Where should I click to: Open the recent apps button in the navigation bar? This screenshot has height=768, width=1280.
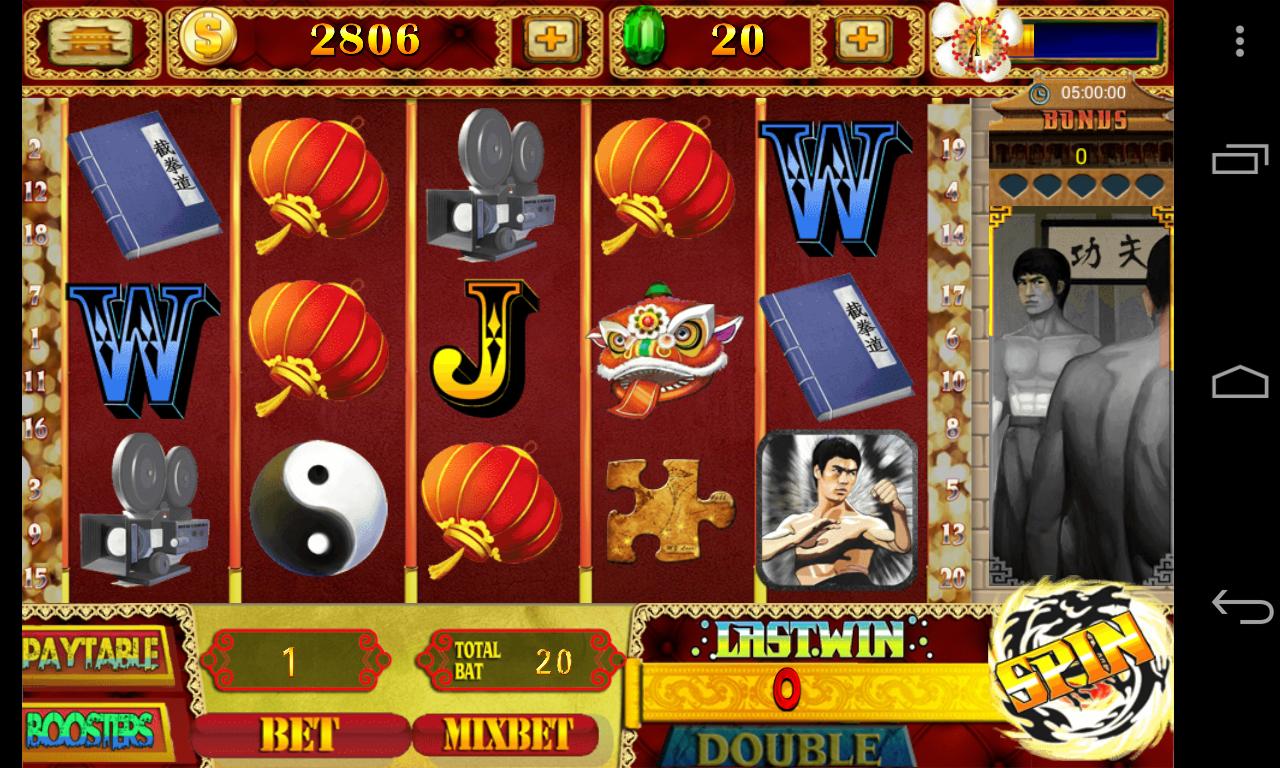(1240, 162)
